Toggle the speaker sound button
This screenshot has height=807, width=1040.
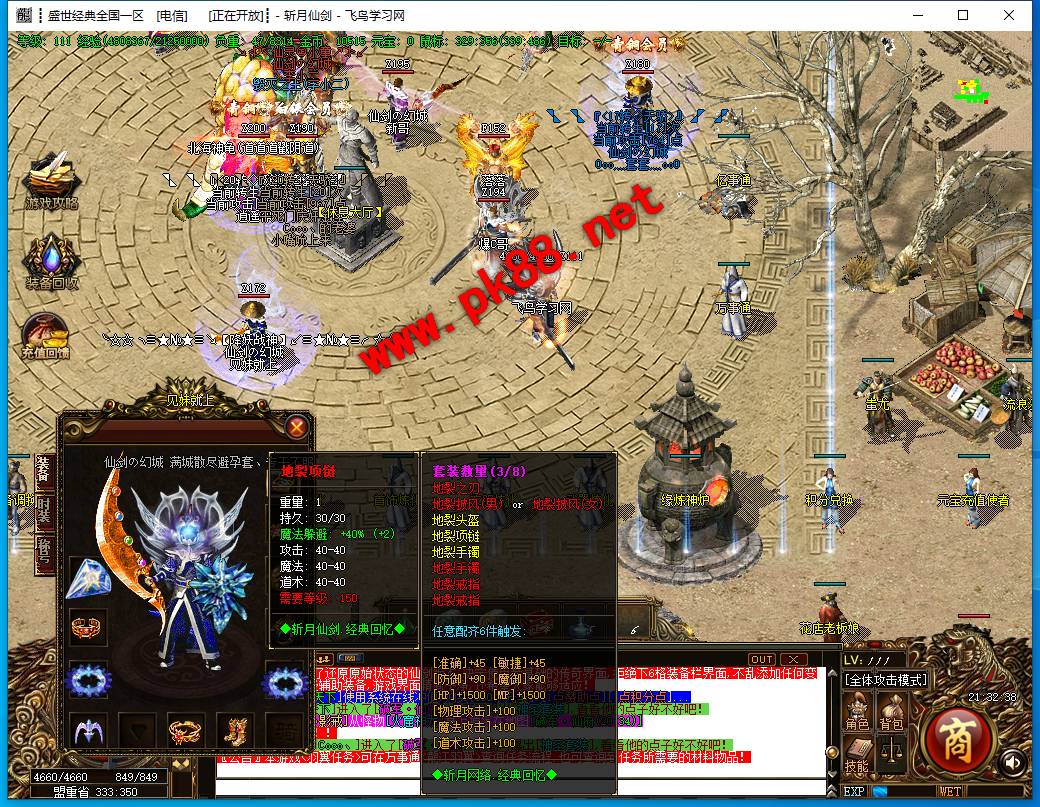[x=1014, y=762]
